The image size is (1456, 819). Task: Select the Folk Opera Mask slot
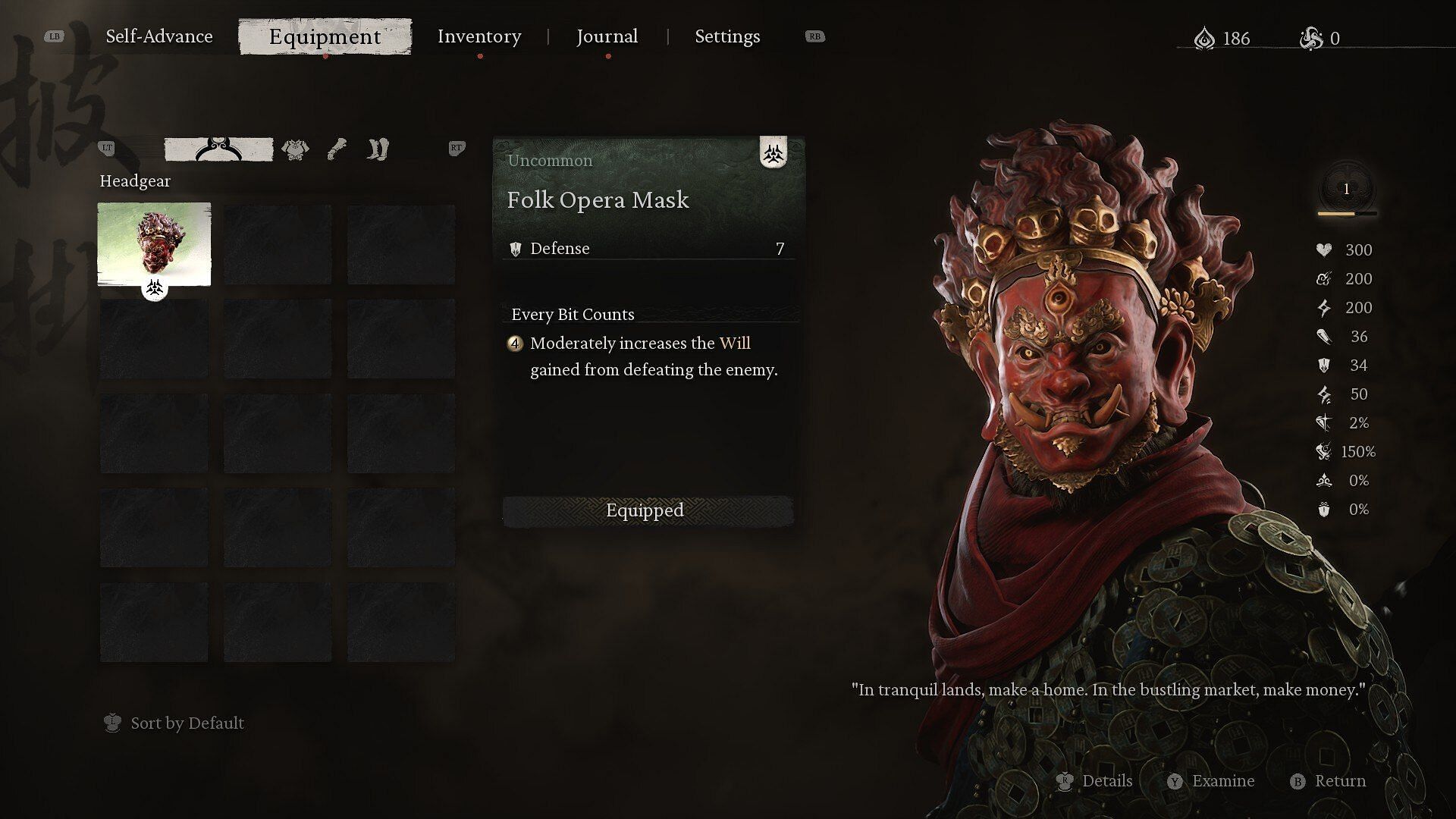[x=154, y=244]
